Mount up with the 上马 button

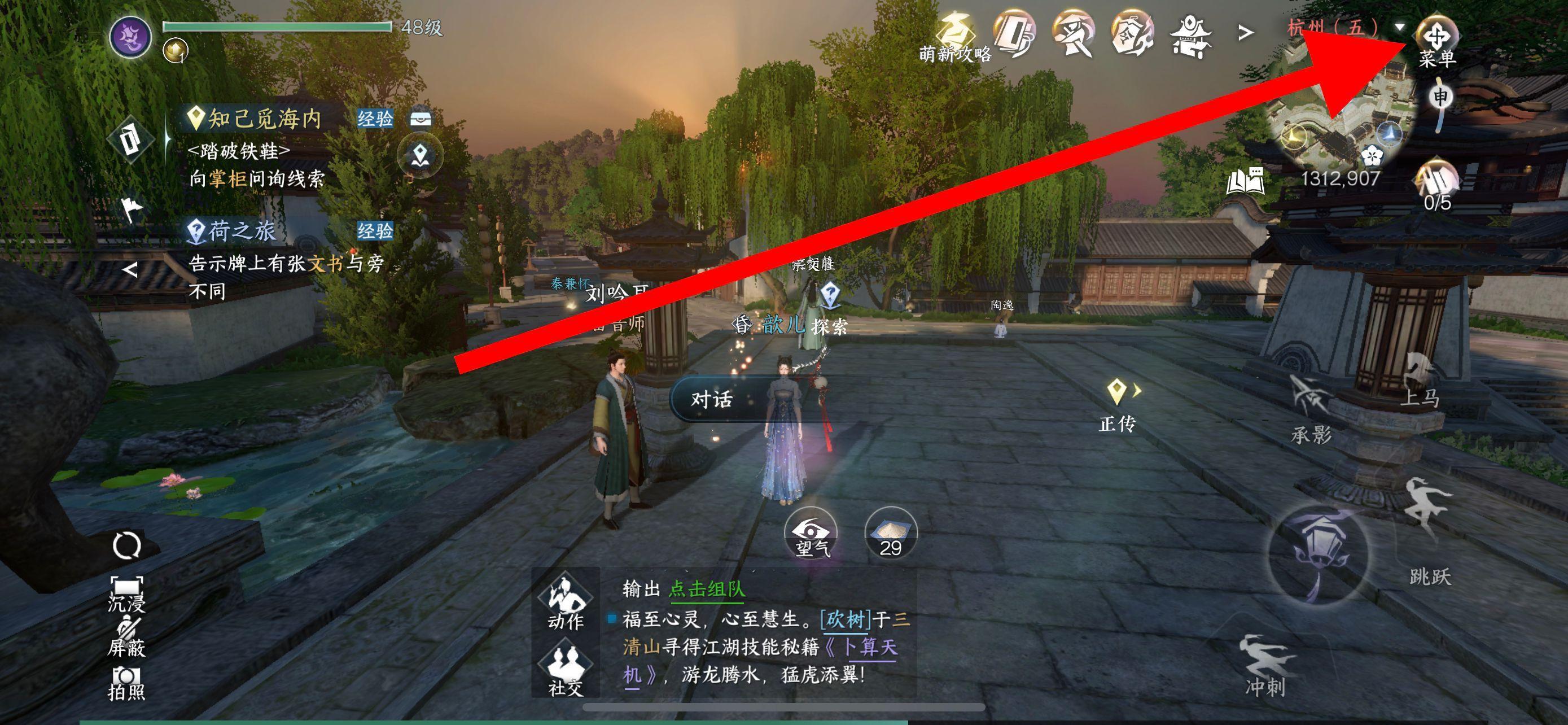(1420, 381)
